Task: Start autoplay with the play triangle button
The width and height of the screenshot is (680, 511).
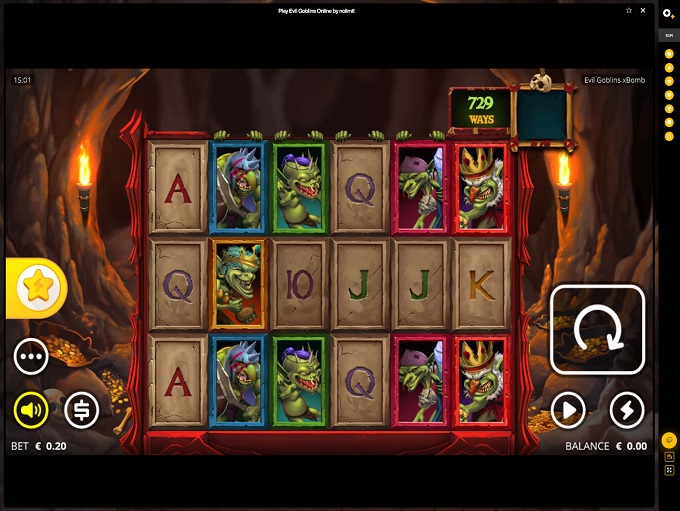Action: (568, 409)
